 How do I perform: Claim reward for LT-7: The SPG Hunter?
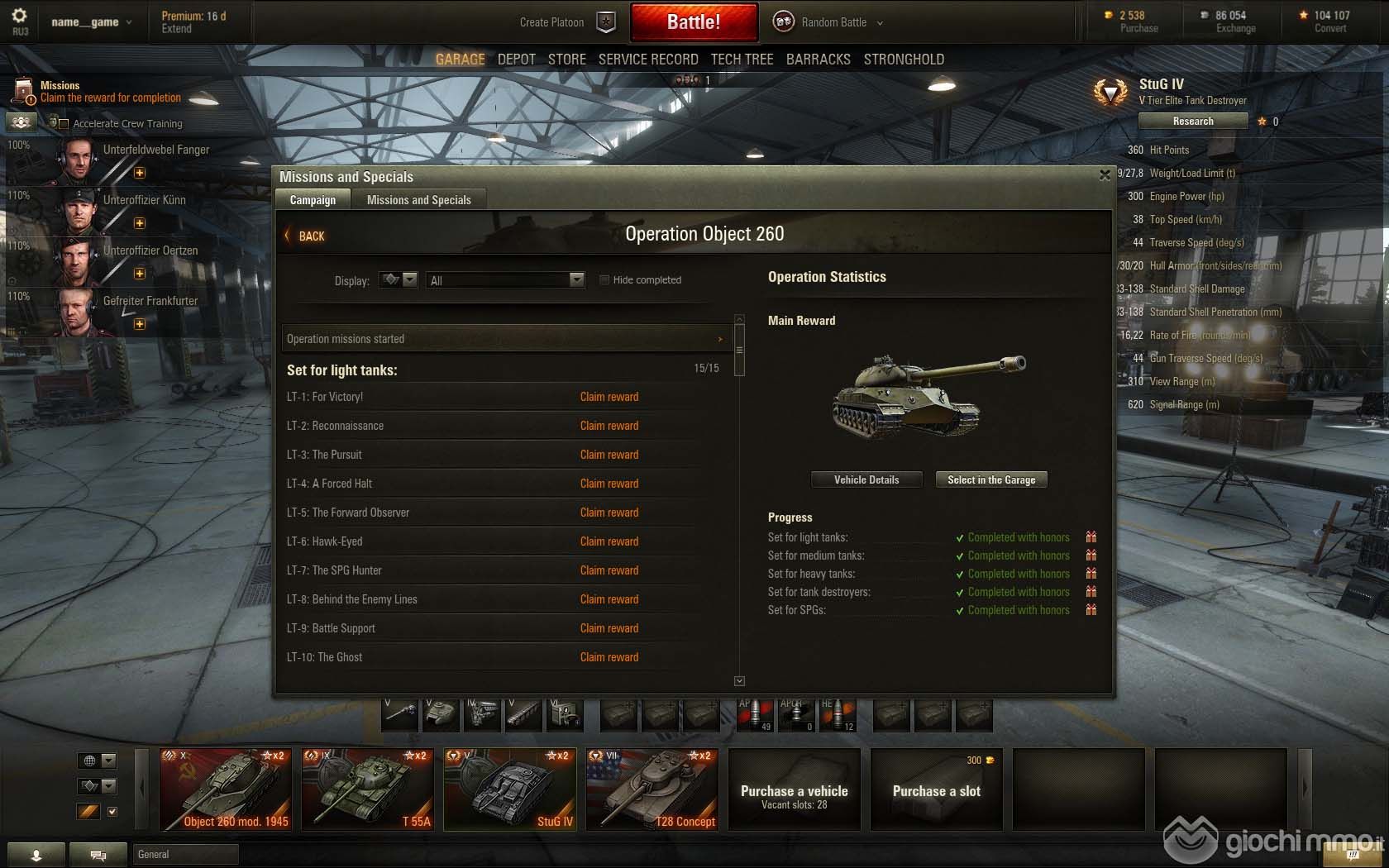[x=609, y=570]
